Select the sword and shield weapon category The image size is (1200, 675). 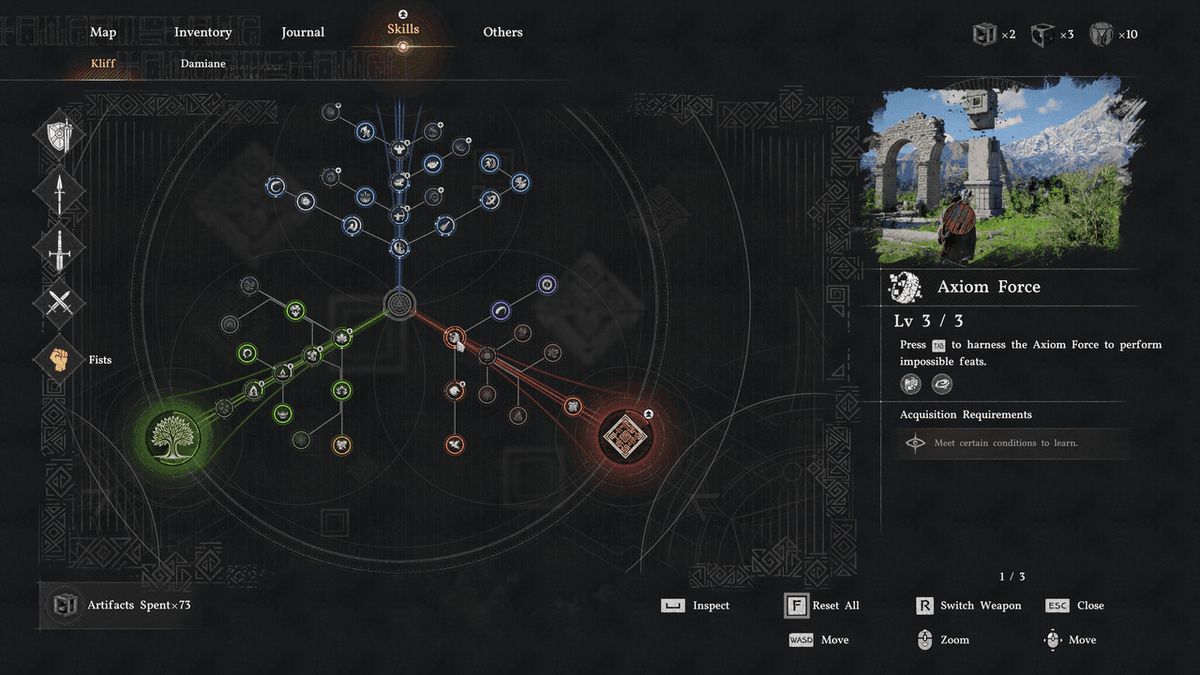(60, 136)
